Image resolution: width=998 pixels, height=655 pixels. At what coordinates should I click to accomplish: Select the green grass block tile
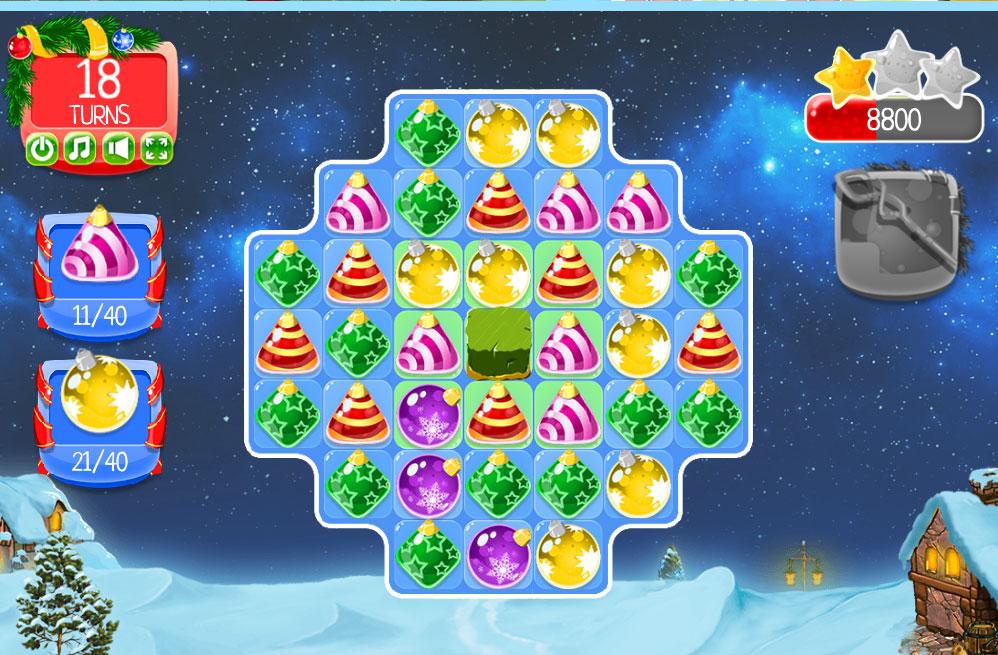click(497, 344)
